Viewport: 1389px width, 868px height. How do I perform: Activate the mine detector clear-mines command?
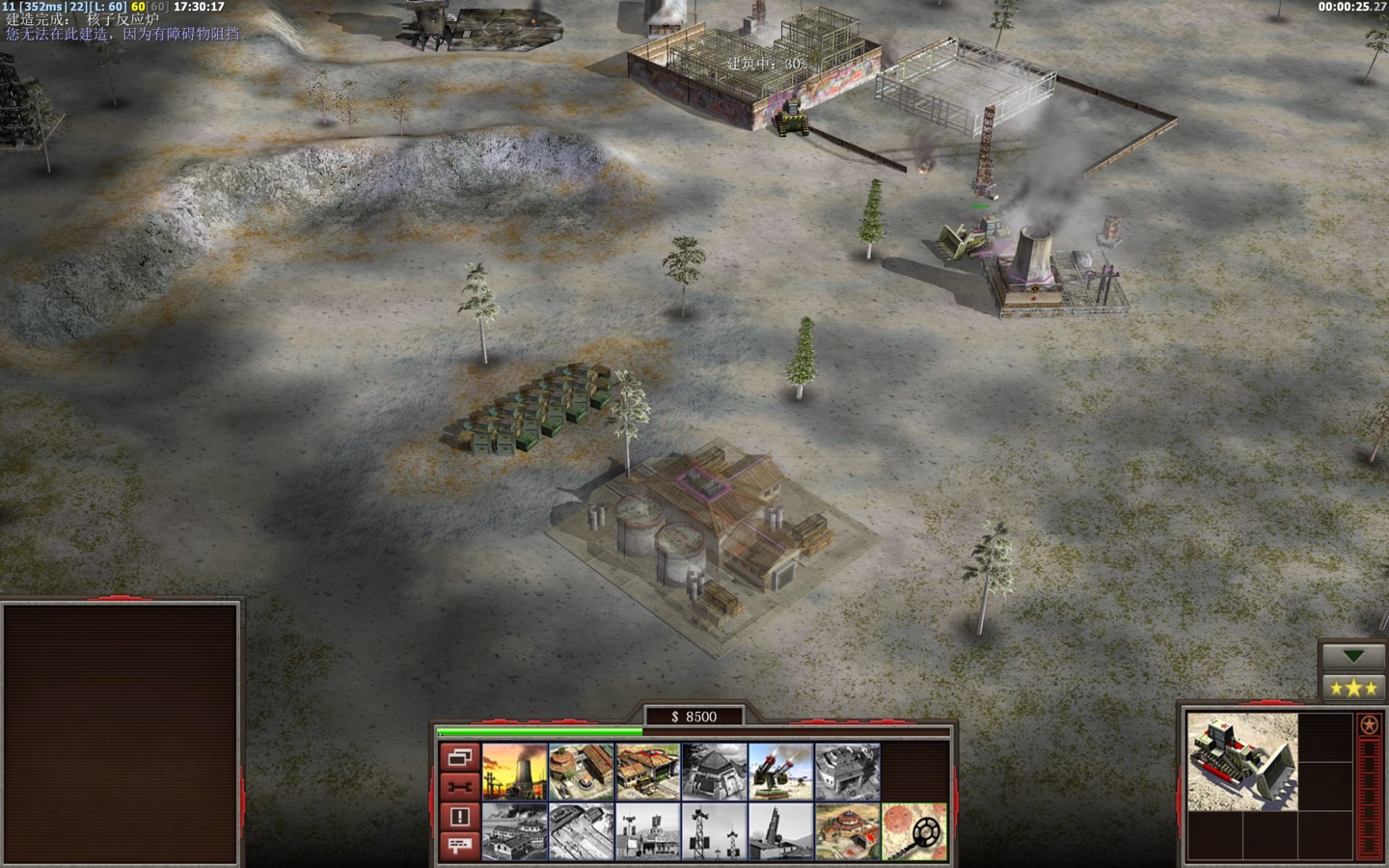click(913, 831)
